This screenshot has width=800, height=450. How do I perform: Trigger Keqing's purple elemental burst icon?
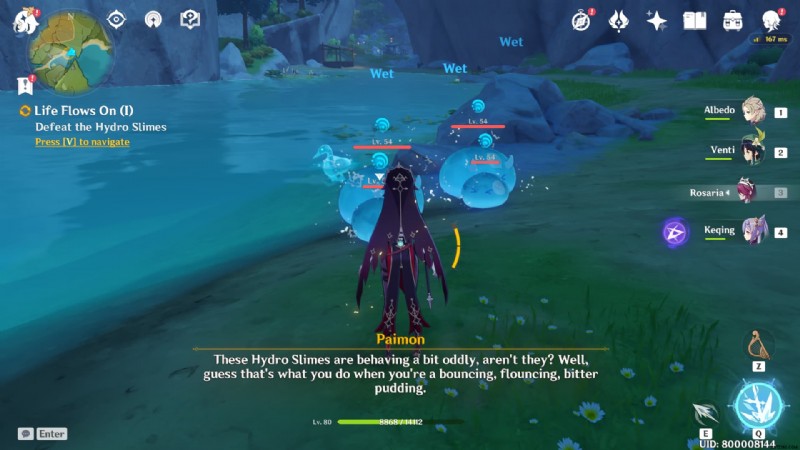pyautogui.click(x=674, y=233)
